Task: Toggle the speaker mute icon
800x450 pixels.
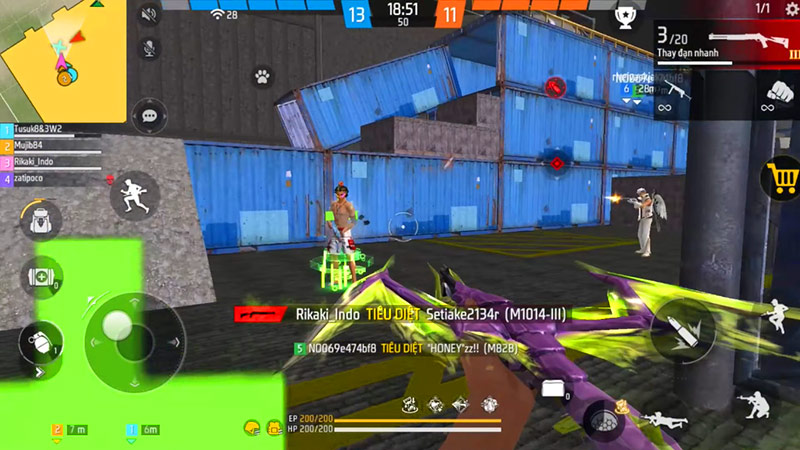Action: pyautogui.click(x=150, y=14)
